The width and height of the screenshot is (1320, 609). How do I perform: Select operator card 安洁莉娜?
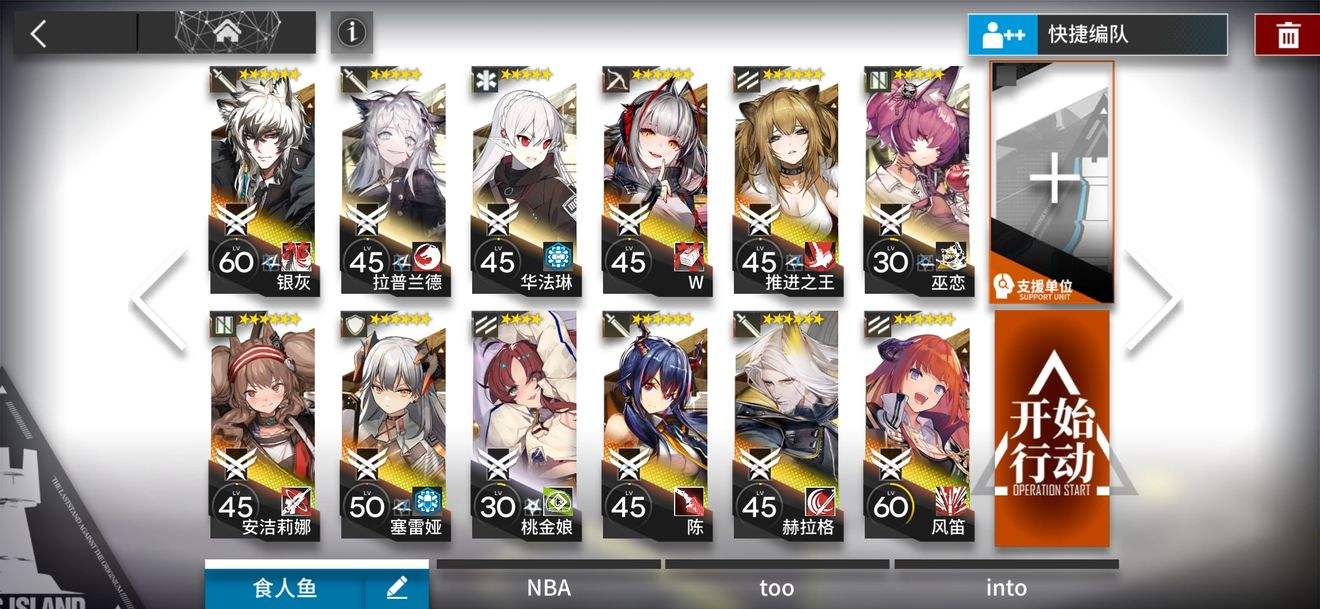[x=263, y=425]
